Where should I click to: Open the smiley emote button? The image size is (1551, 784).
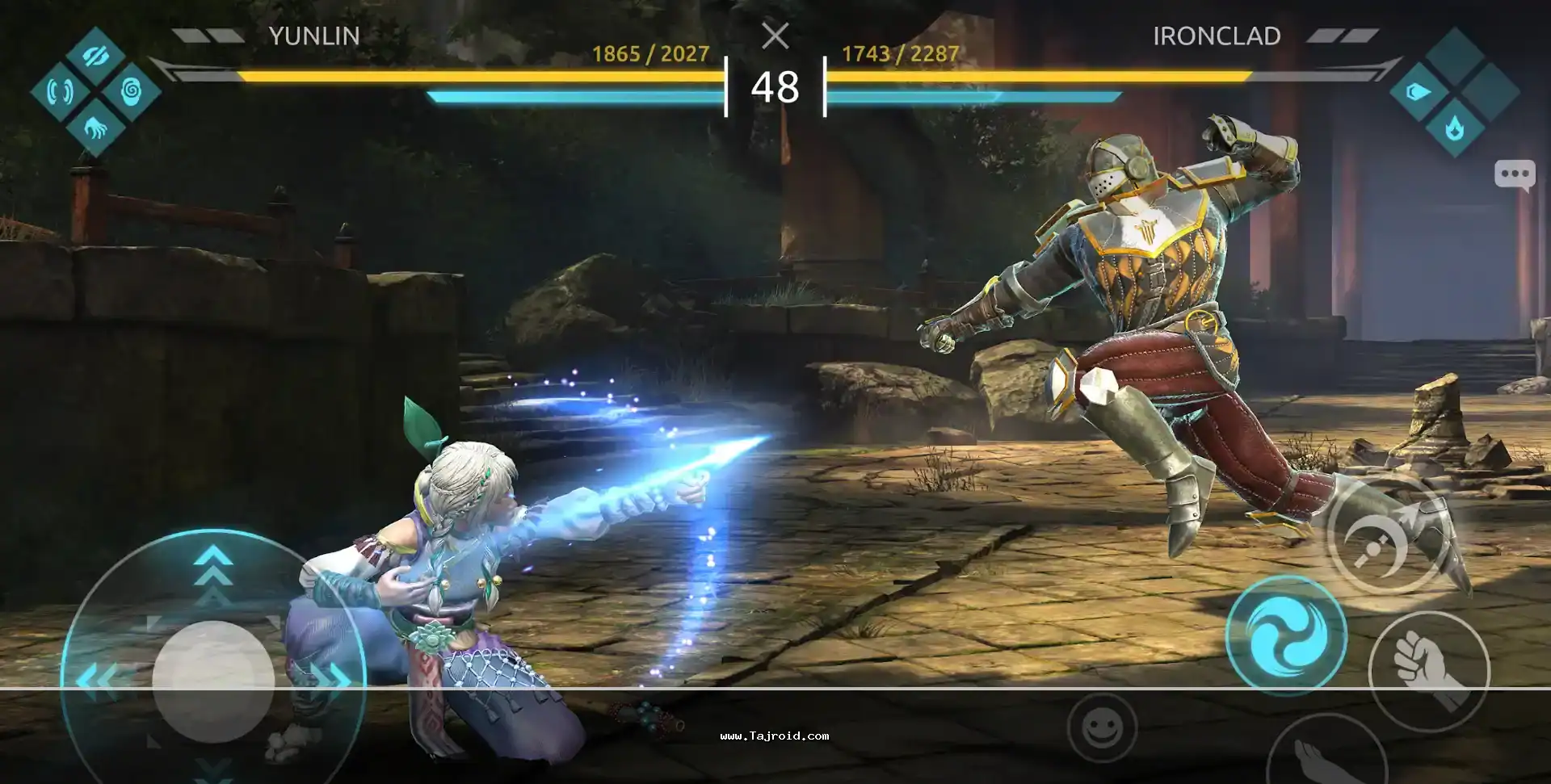pos(1101,729)
